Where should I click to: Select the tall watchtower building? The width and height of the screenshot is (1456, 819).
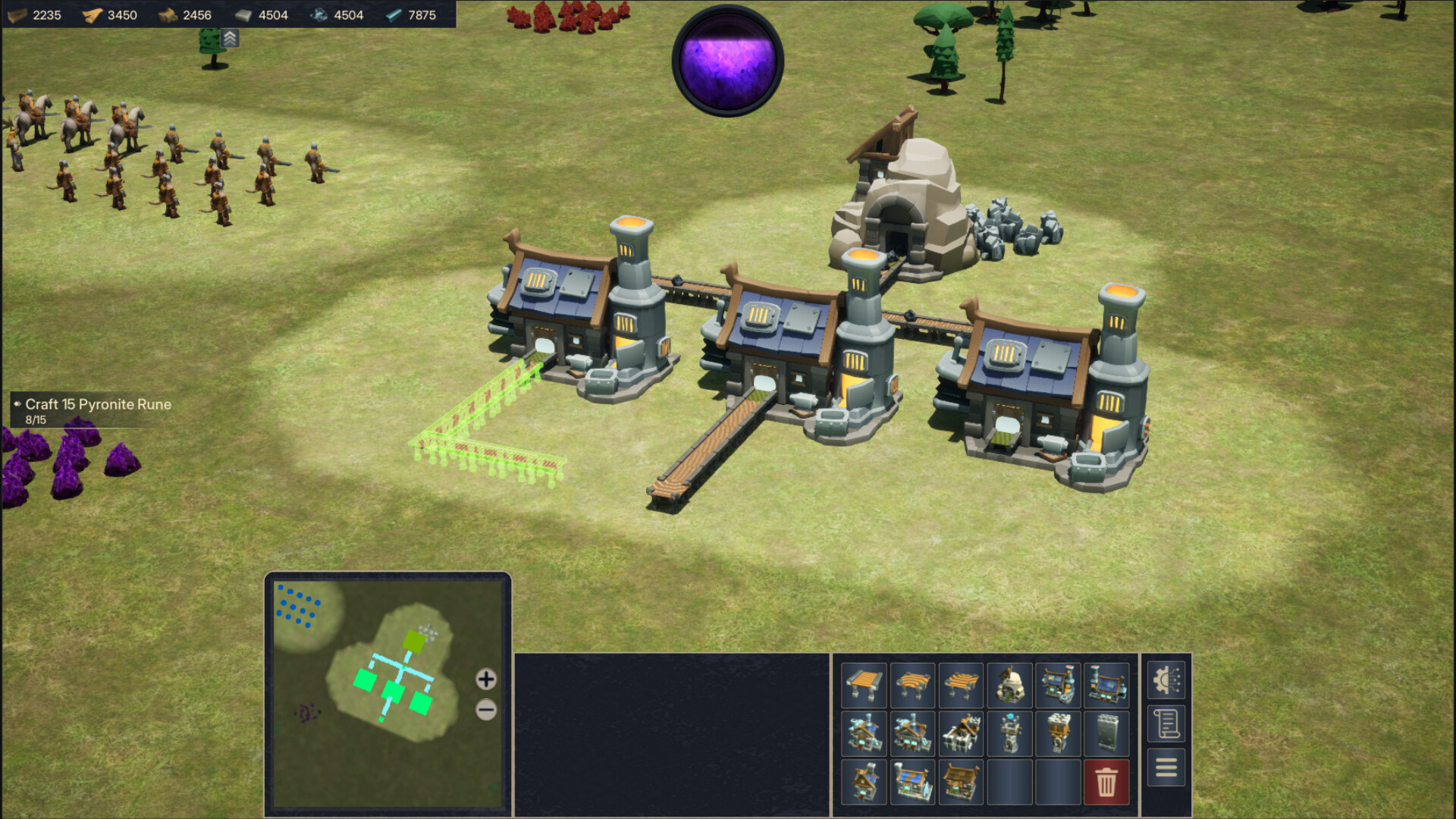1010,734
